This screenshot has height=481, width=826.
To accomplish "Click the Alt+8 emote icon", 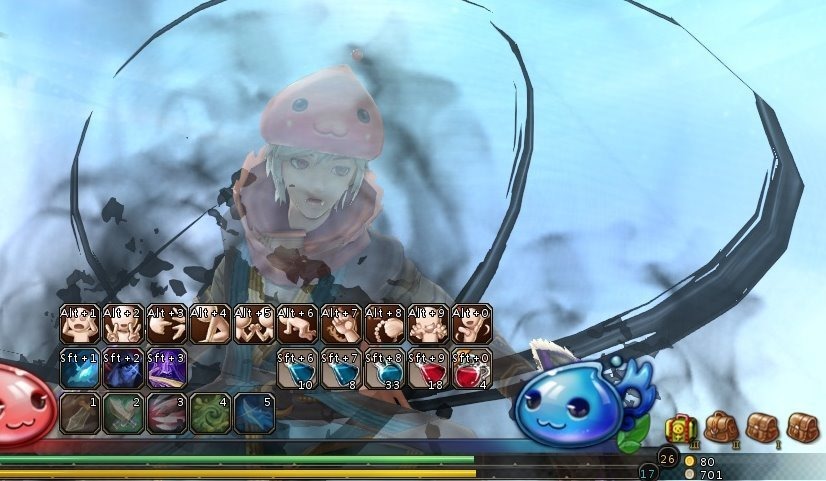I will pyautogui.click(x=385, y=324).
